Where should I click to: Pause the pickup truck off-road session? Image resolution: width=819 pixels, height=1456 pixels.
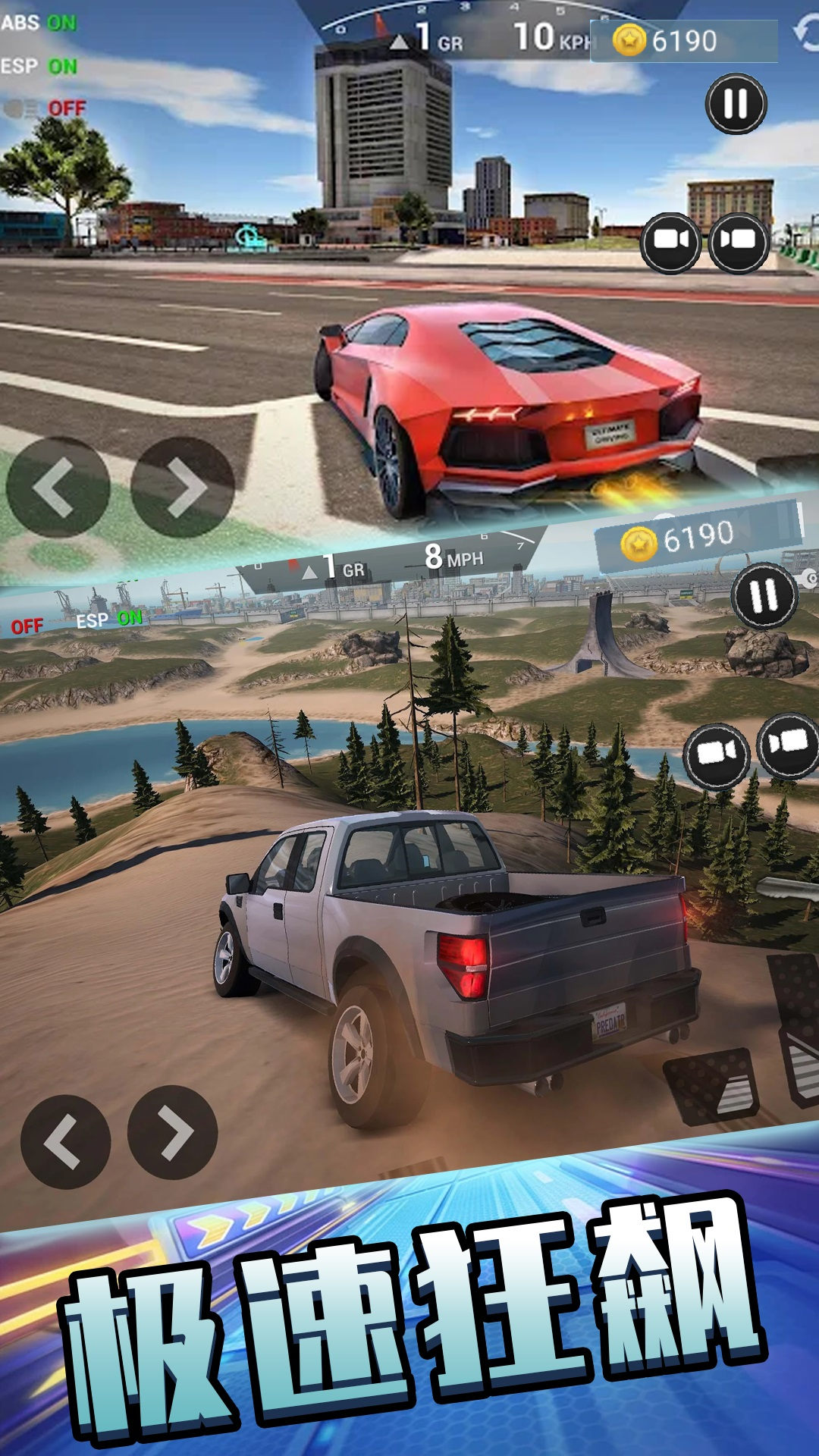(764, 595)
